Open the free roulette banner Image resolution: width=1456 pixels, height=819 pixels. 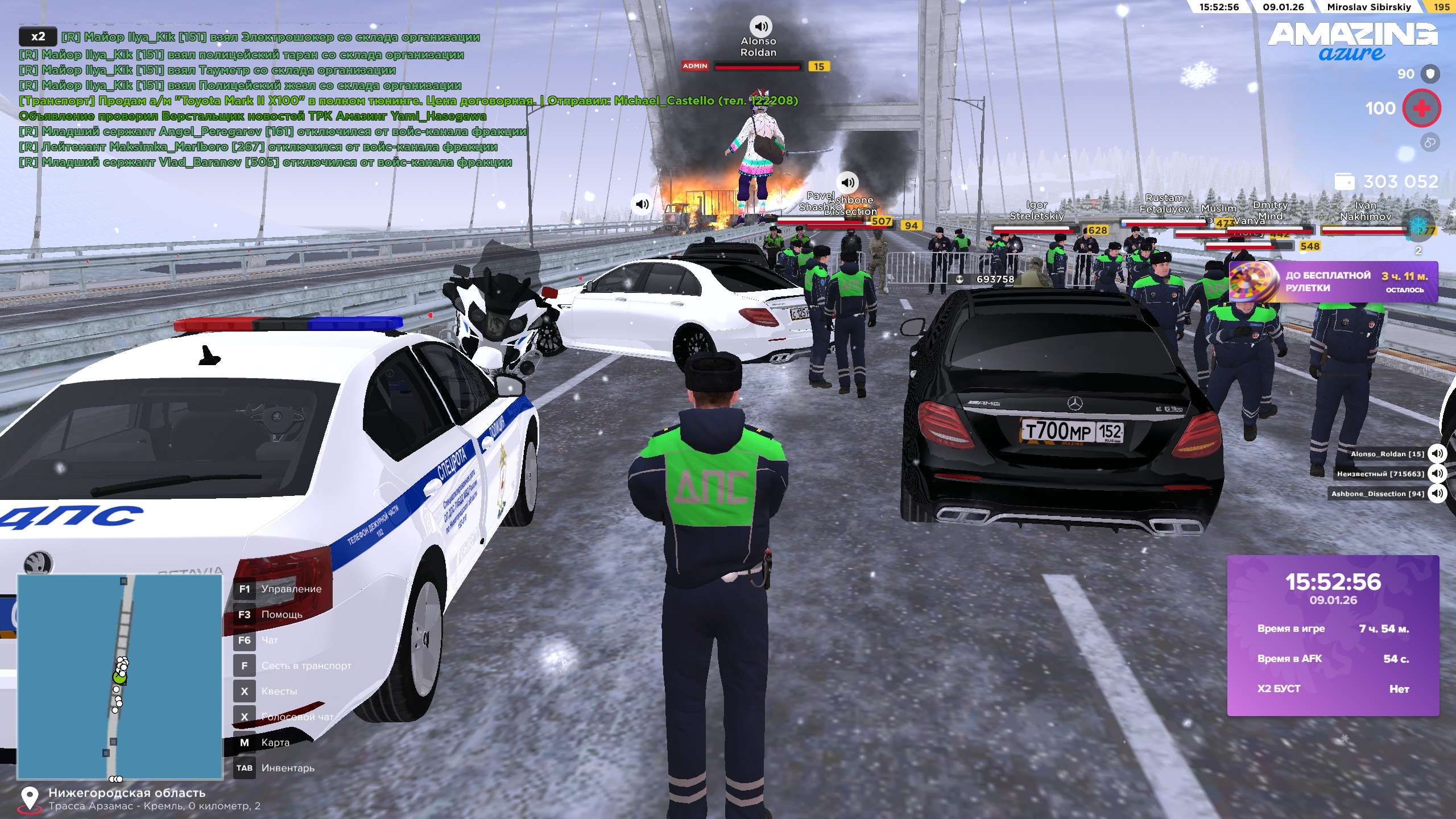(x=1333, y=282)
